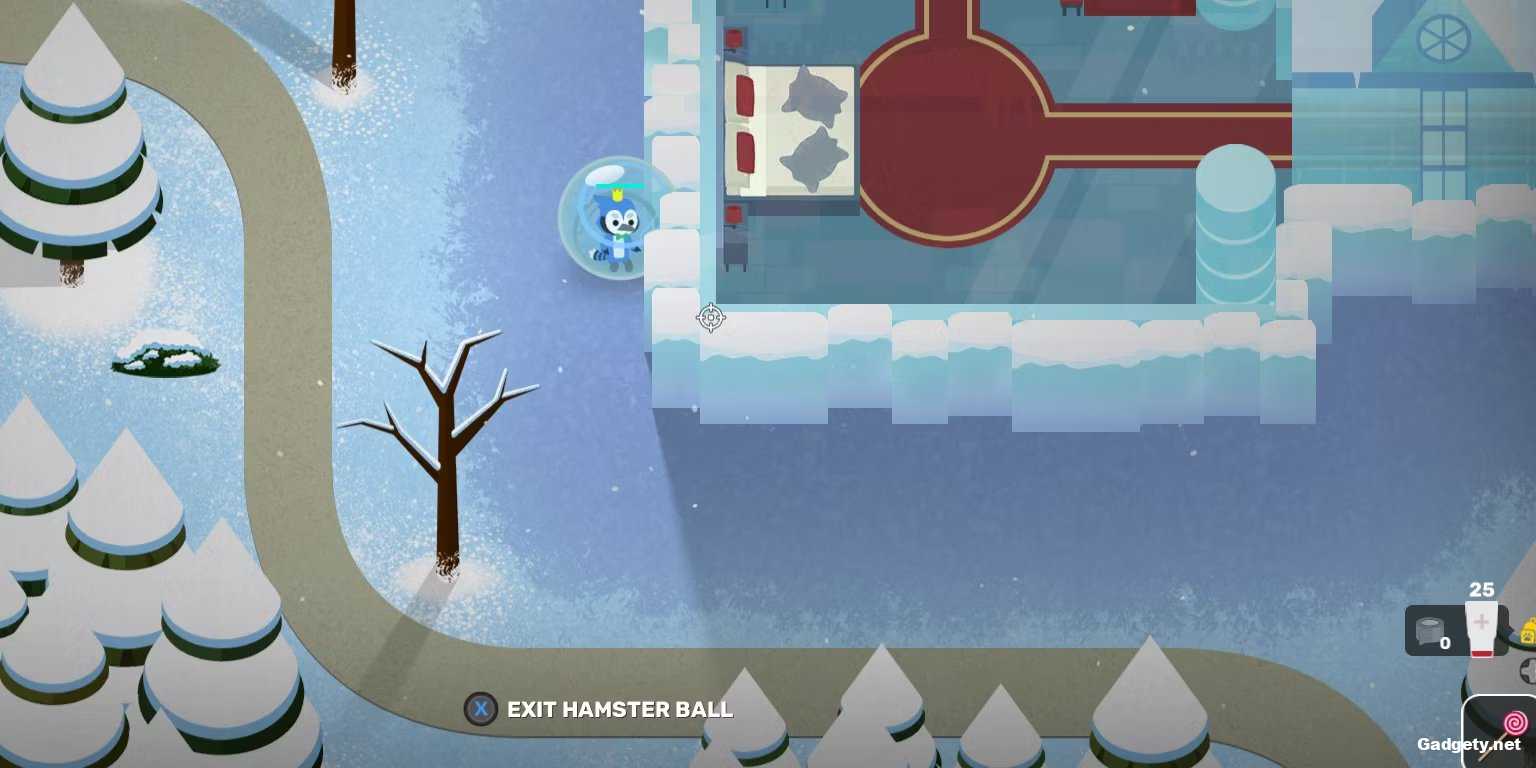Click the red fill level on the medicine tube
1536x768 pixels.
pos(1481,651)
